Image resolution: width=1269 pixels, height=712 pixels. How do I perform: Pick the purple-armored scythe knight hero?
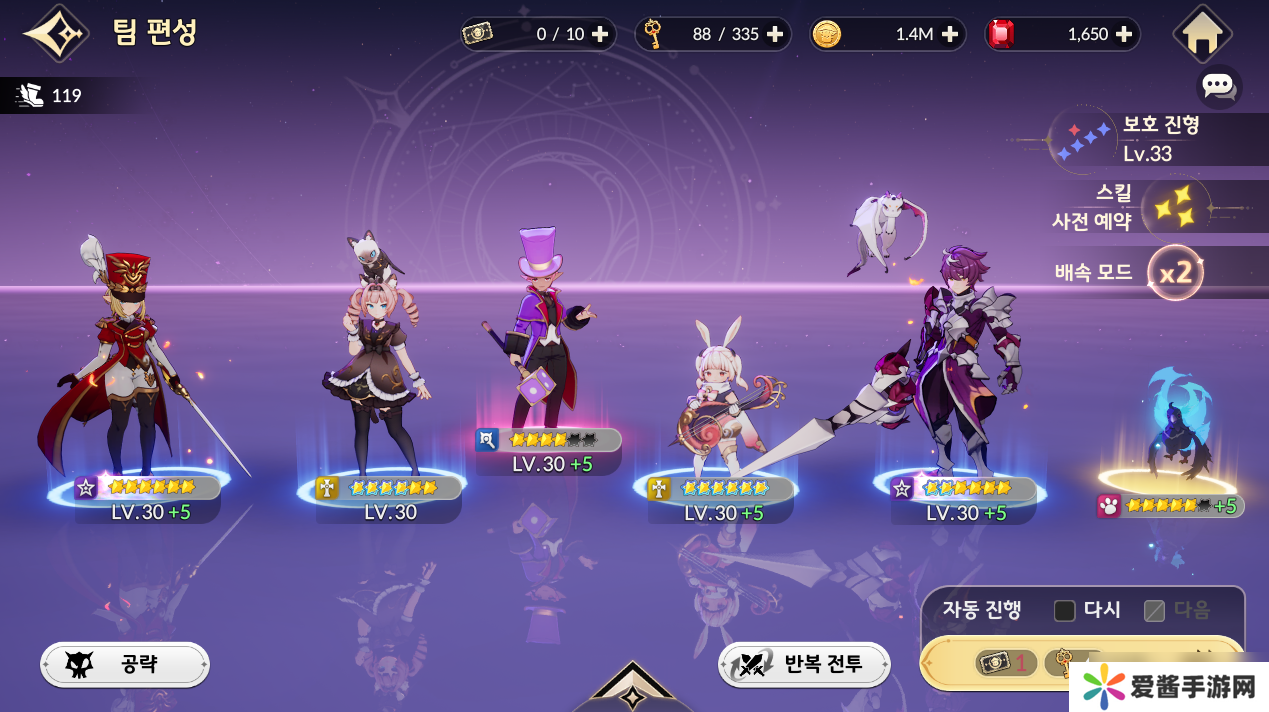tap(955, 370)
